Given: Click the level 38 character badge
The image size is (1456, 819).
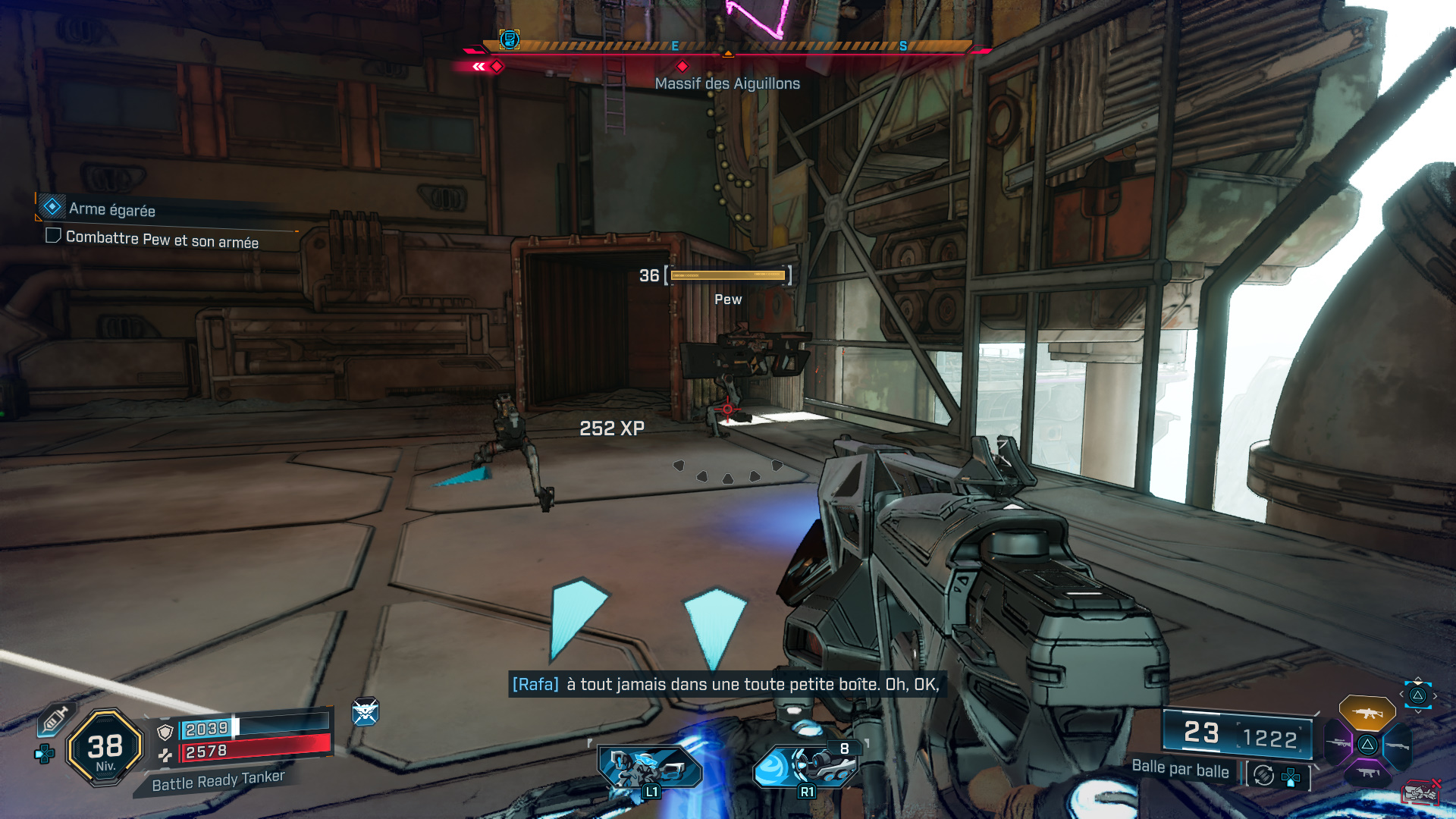Looking at the screenshot, I should pos(105,748).
